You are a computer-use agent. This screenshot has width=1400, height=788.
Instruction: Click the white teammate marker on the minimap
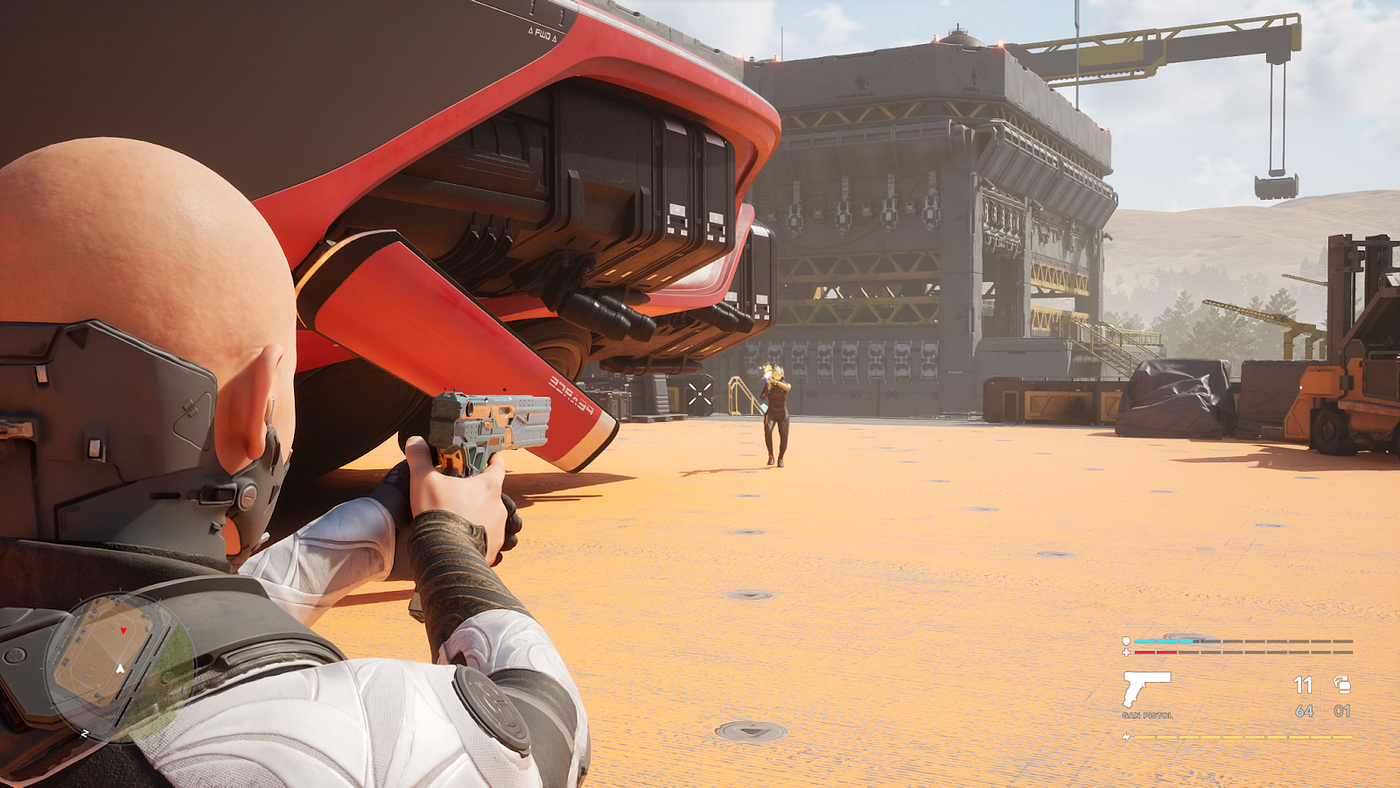tap(120, 668)
